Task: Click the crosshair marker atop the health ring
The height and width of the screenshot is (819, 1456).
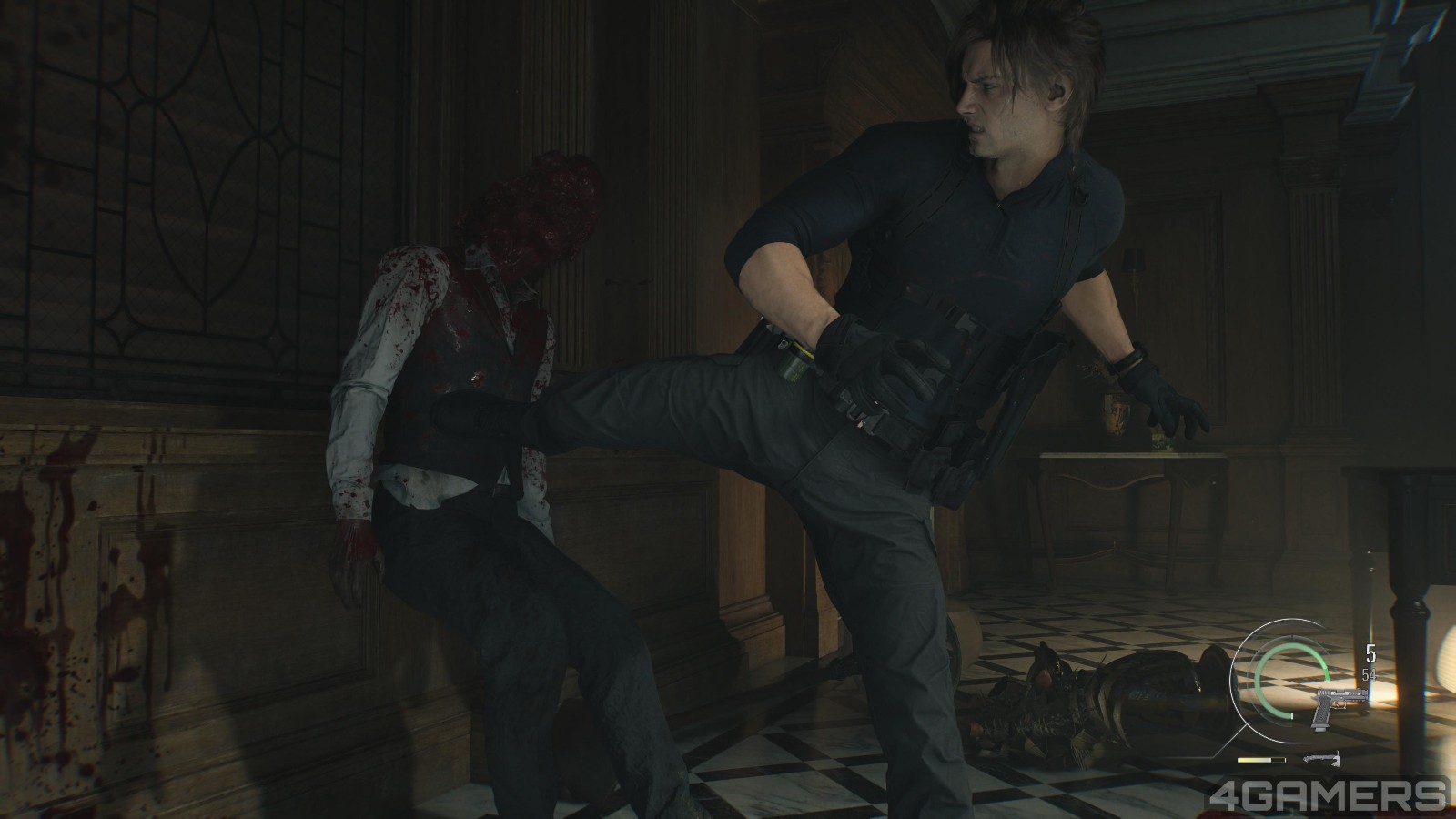Action: coord(1292,637)
